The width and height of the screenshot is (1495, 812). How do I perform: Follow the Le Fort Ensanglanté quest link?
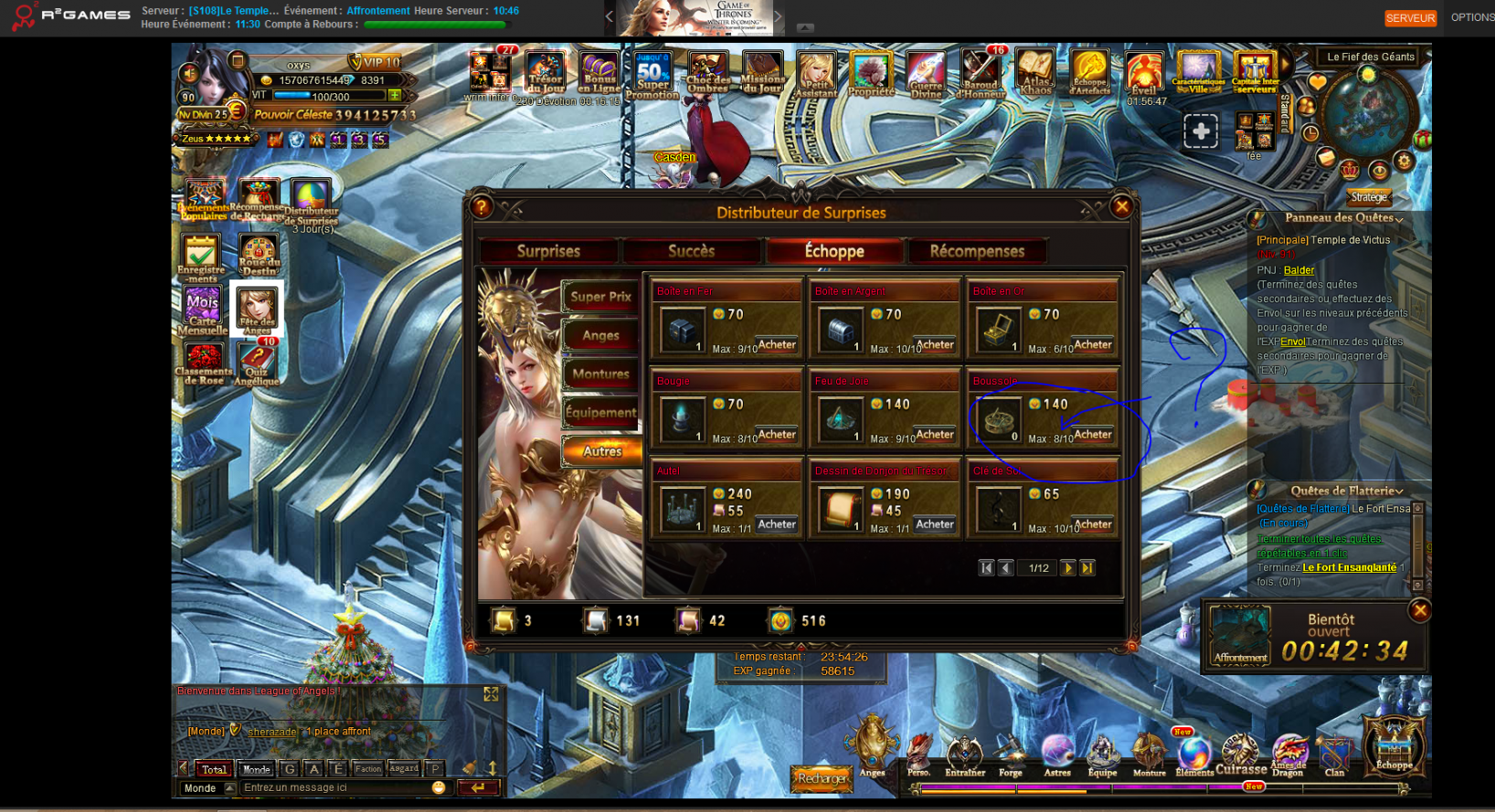click(x=1349, y=567)
